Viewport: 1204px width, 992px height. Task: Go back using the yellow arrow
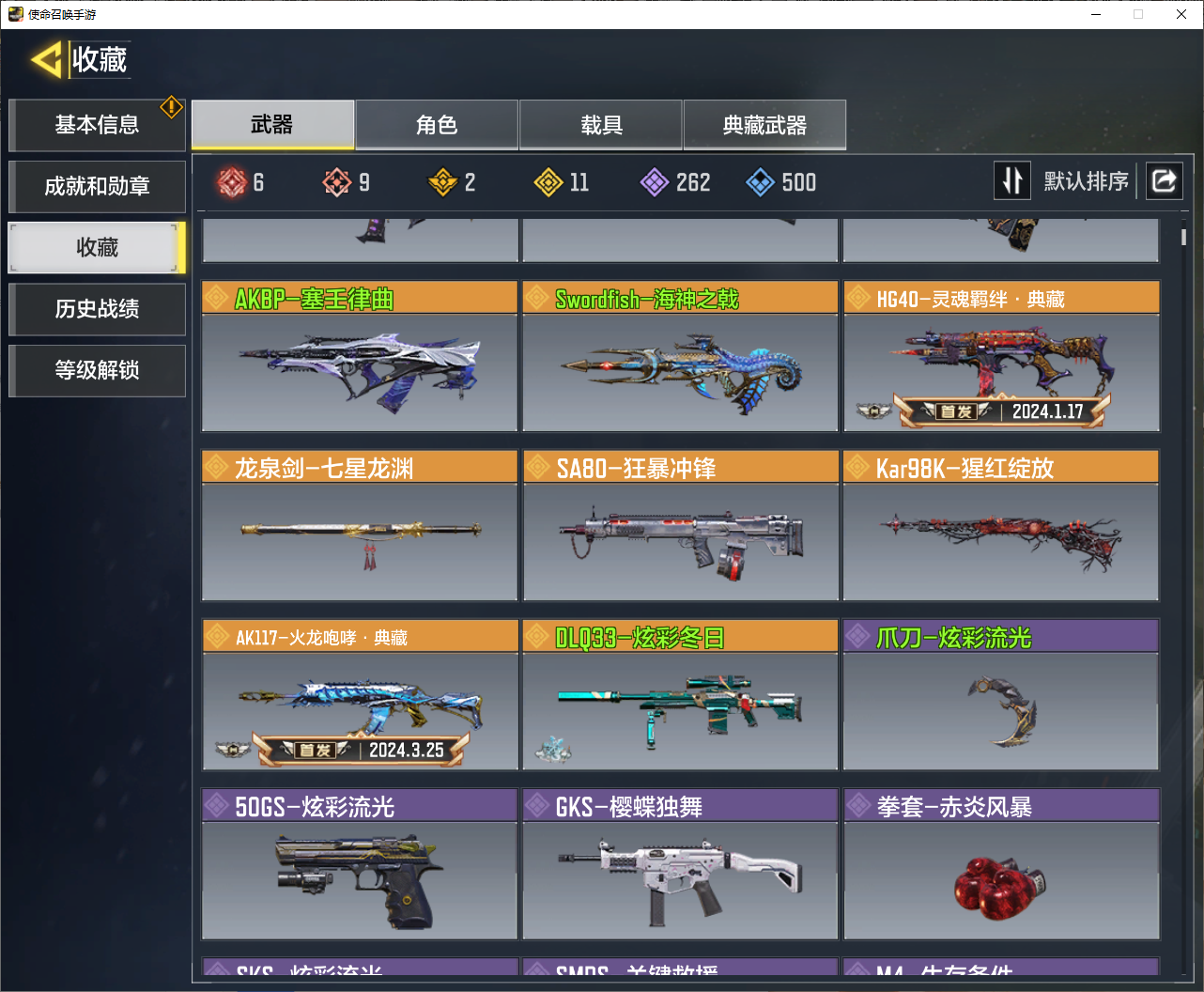coord(46,60)
